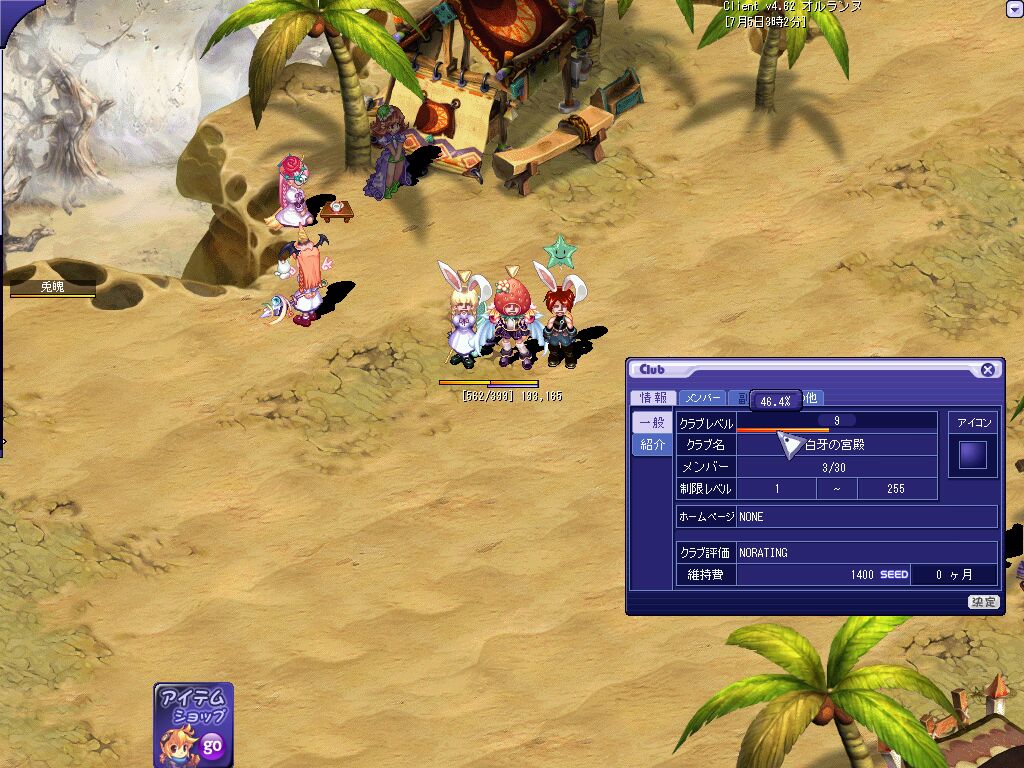This screenshot has height=768, width=1024.
Task: Click the club アイコン emblem square
Action: coord(972,456)
